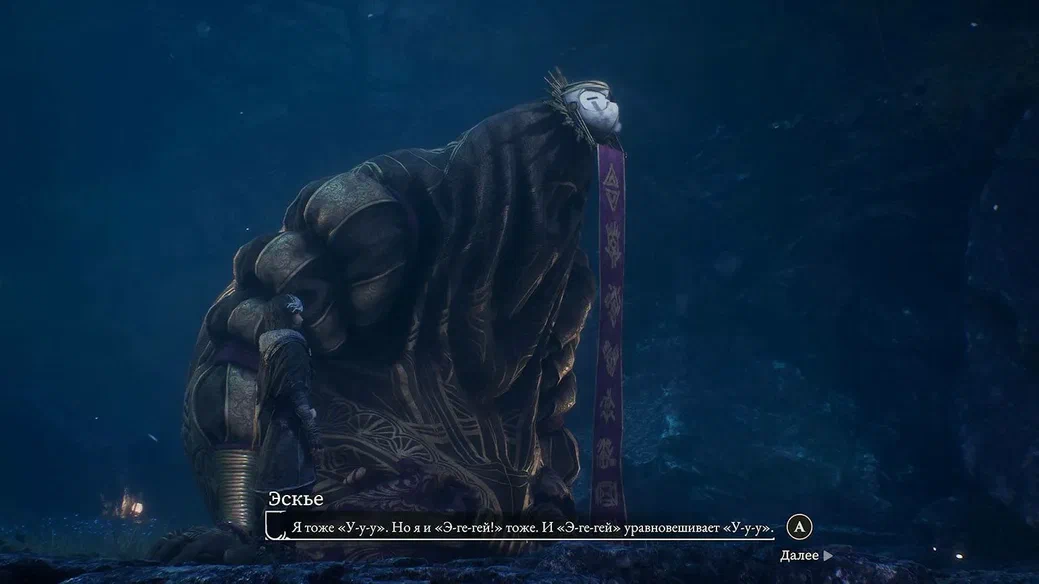Continue the dialogue with Далее
This screenshot has width=1039, height=584.
coord(805,555)
